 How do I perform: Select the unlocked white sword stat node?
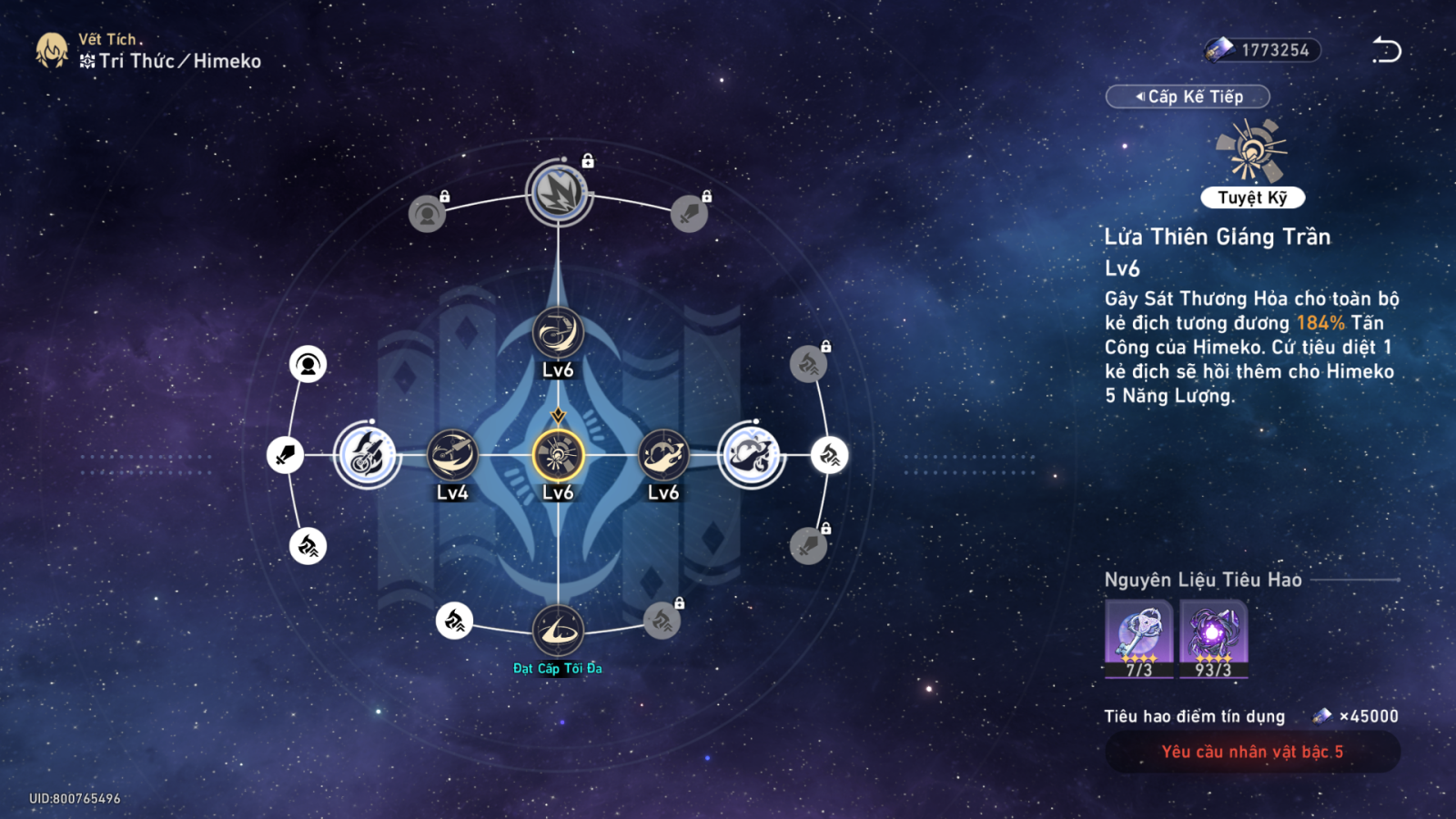[285, 455]
